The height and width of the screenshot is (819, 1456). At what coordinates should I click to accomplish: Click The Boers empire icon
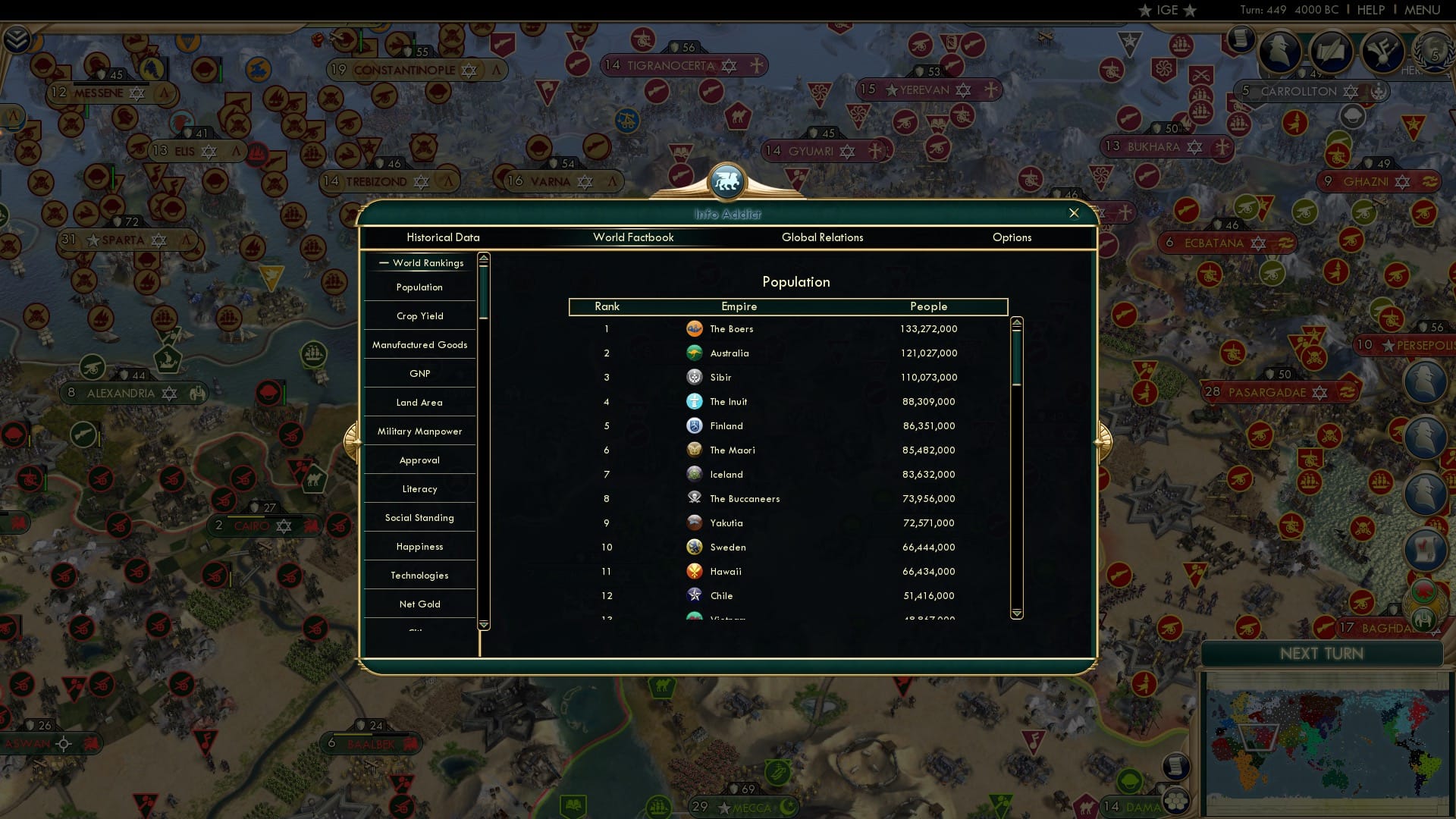coord(695,328)
